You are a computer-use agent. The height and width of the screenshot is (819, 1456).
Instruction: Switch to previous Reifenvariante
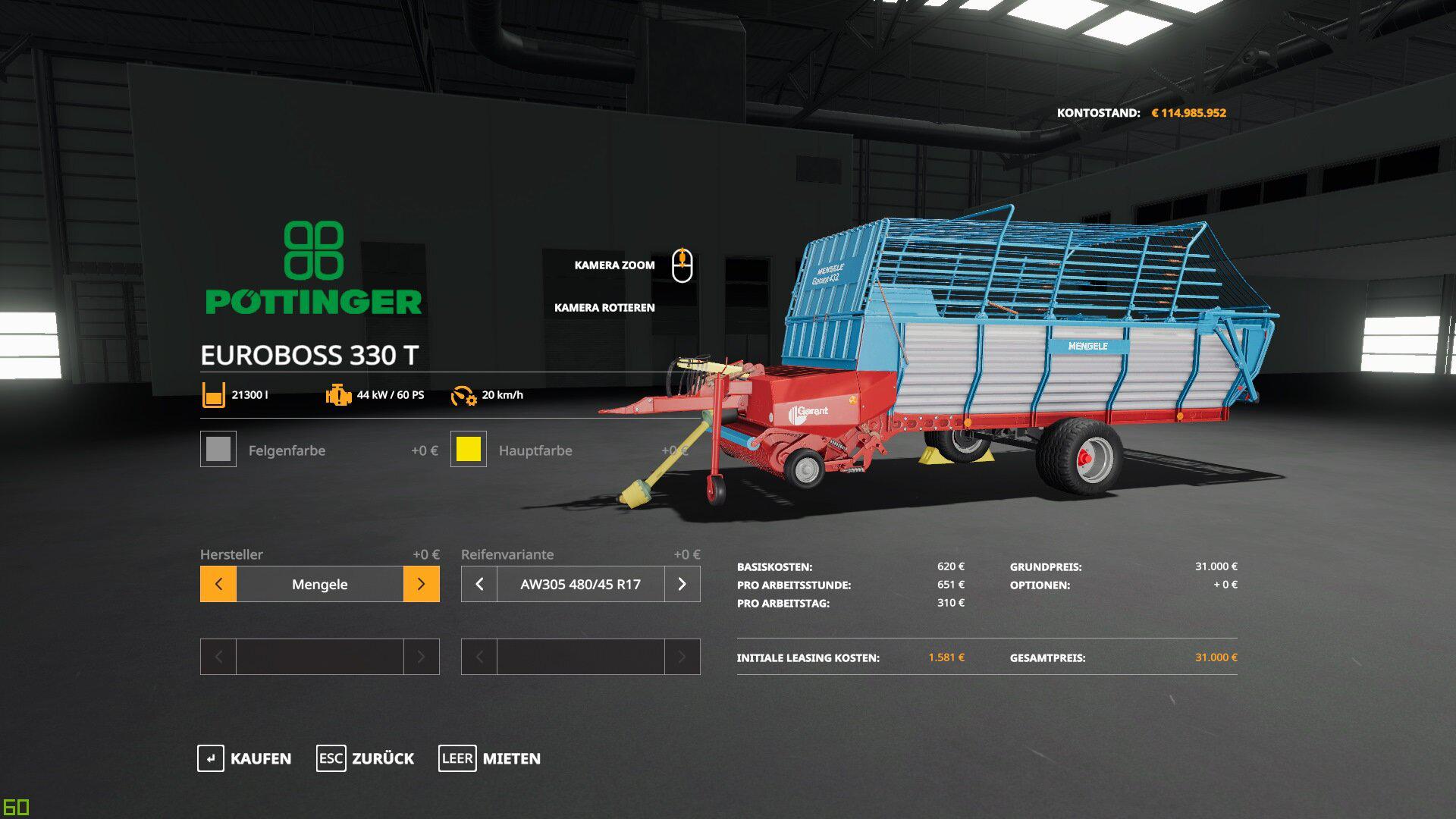(479, 584)
